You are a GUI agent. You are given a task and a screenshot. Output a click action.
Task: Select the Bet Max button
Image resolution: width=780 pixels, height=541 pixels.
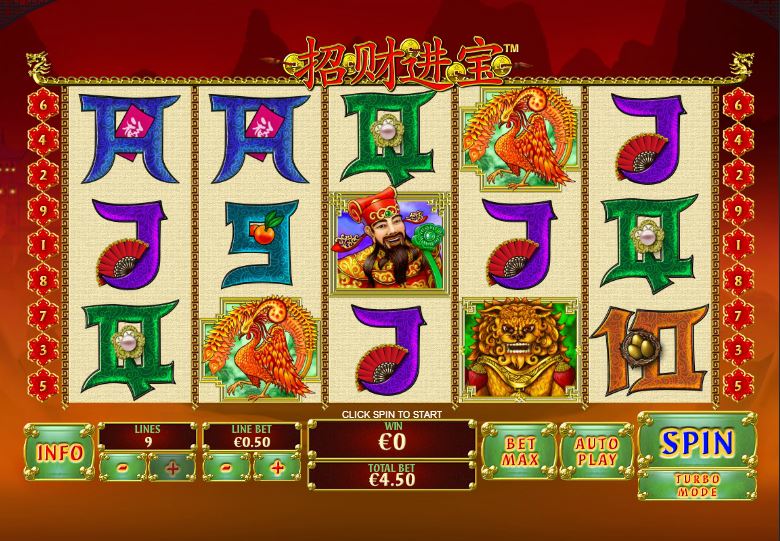(x=519, y=452)
